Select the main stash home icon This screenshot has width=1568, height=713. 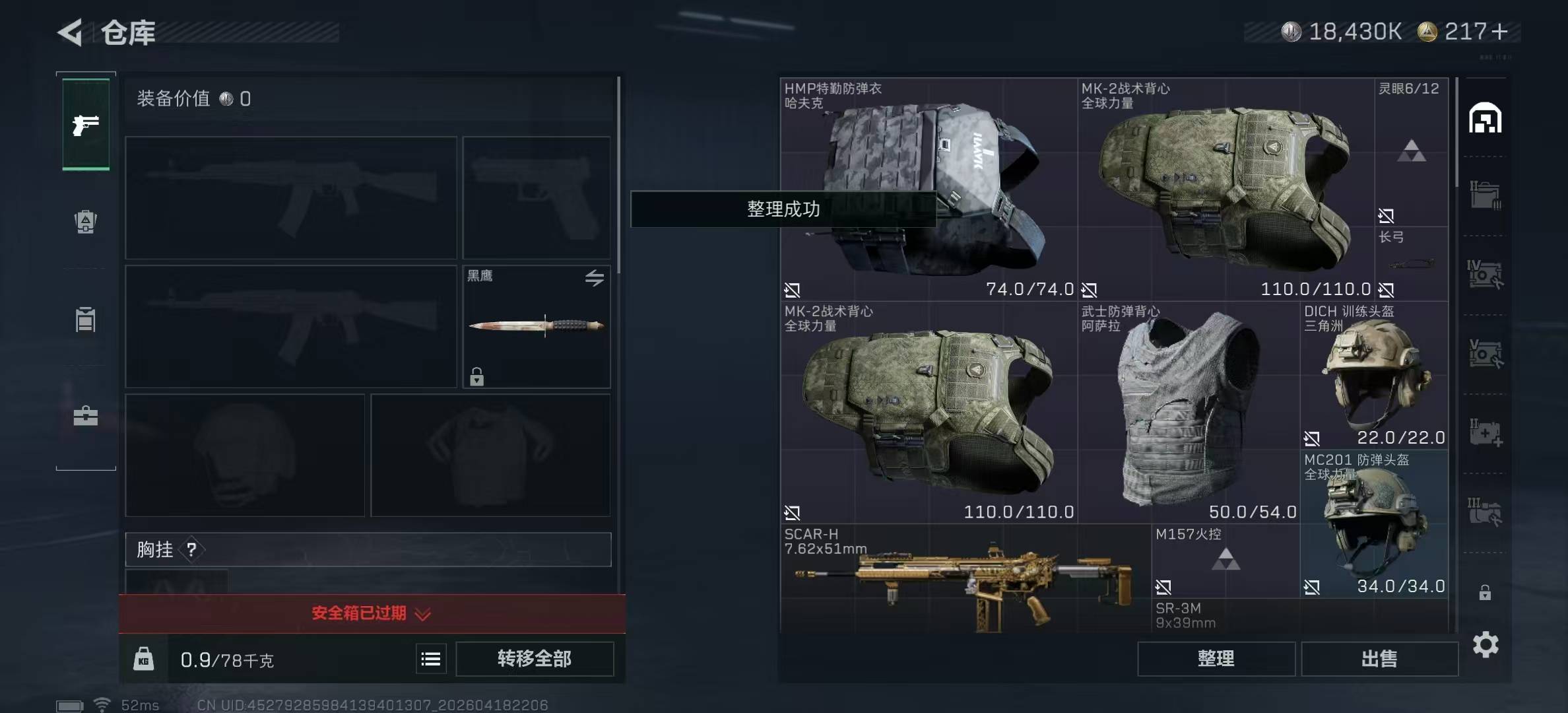point(1485,119)
